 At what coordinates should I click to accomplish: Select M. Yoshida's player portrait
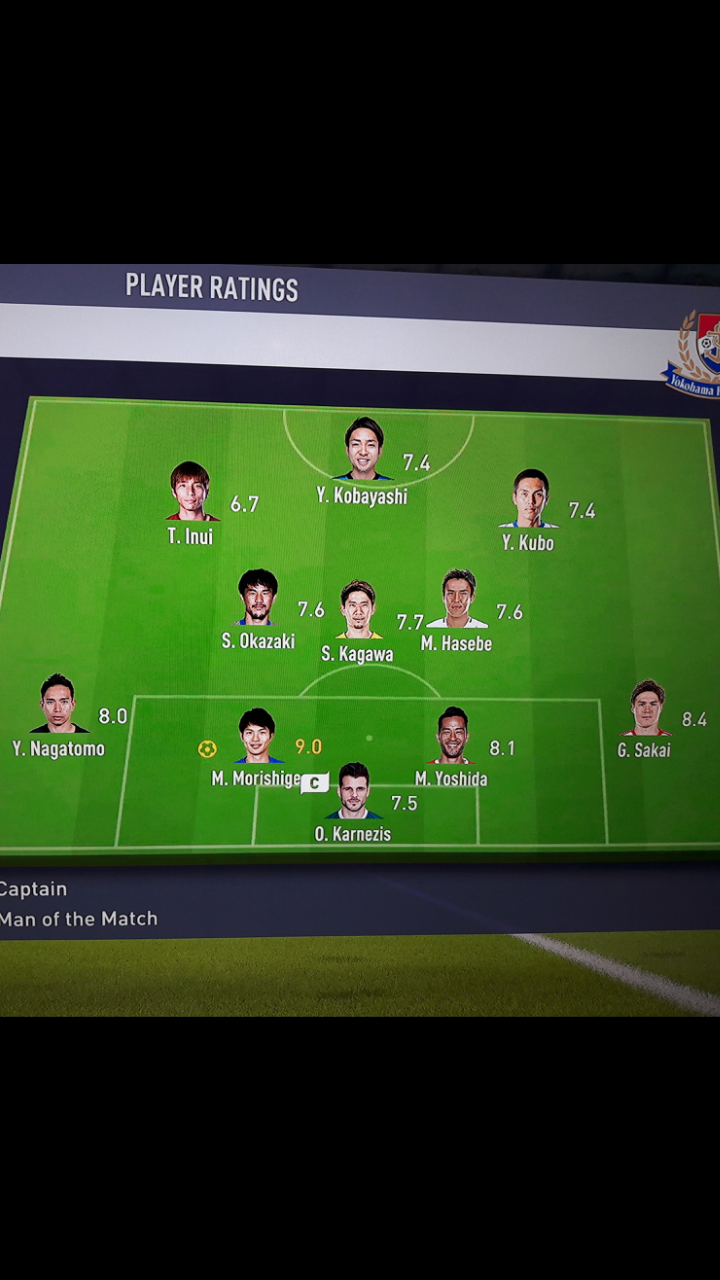point(452,735)
